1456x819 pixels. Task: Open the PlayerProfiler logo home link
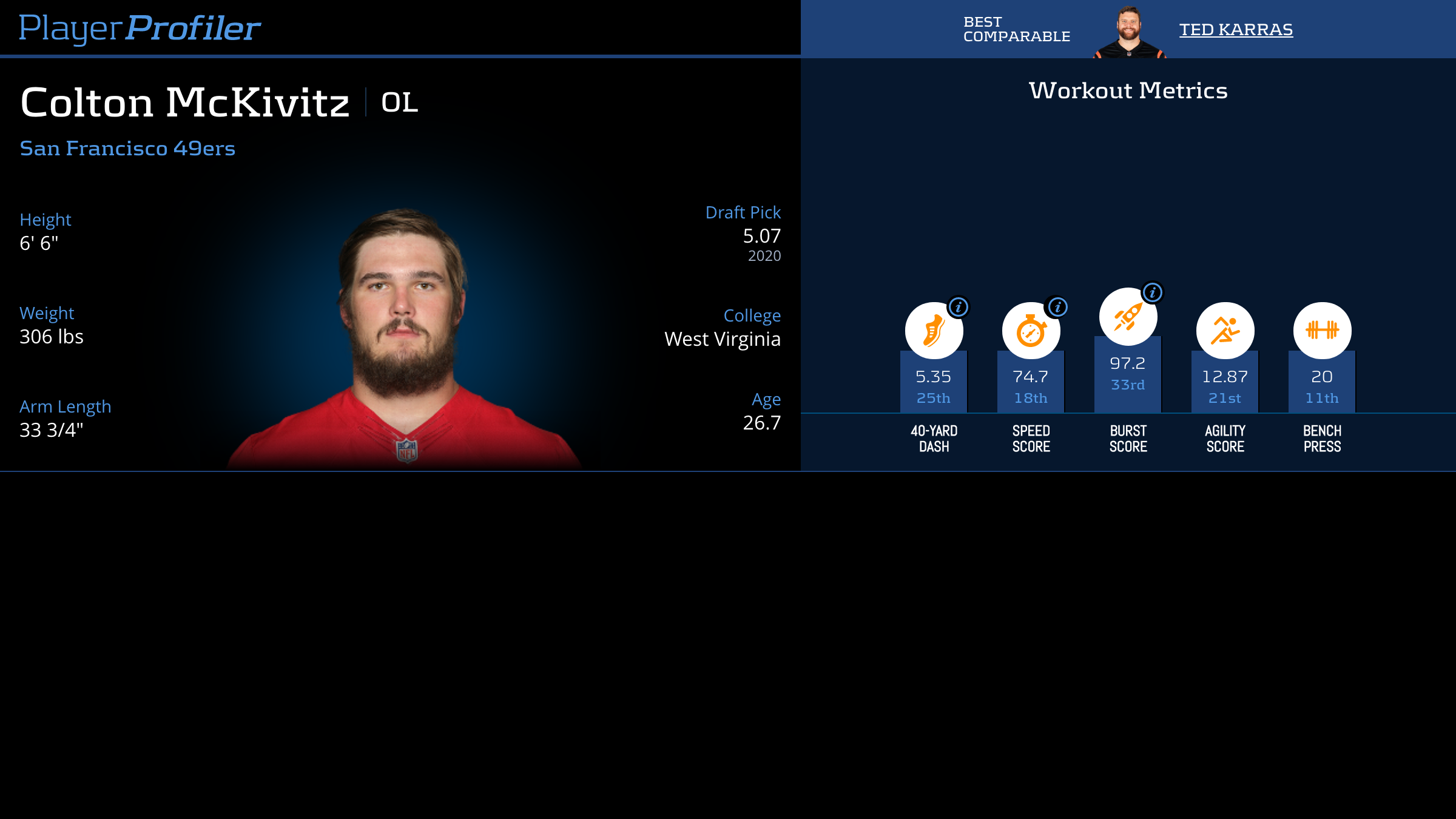coord(140,29)
